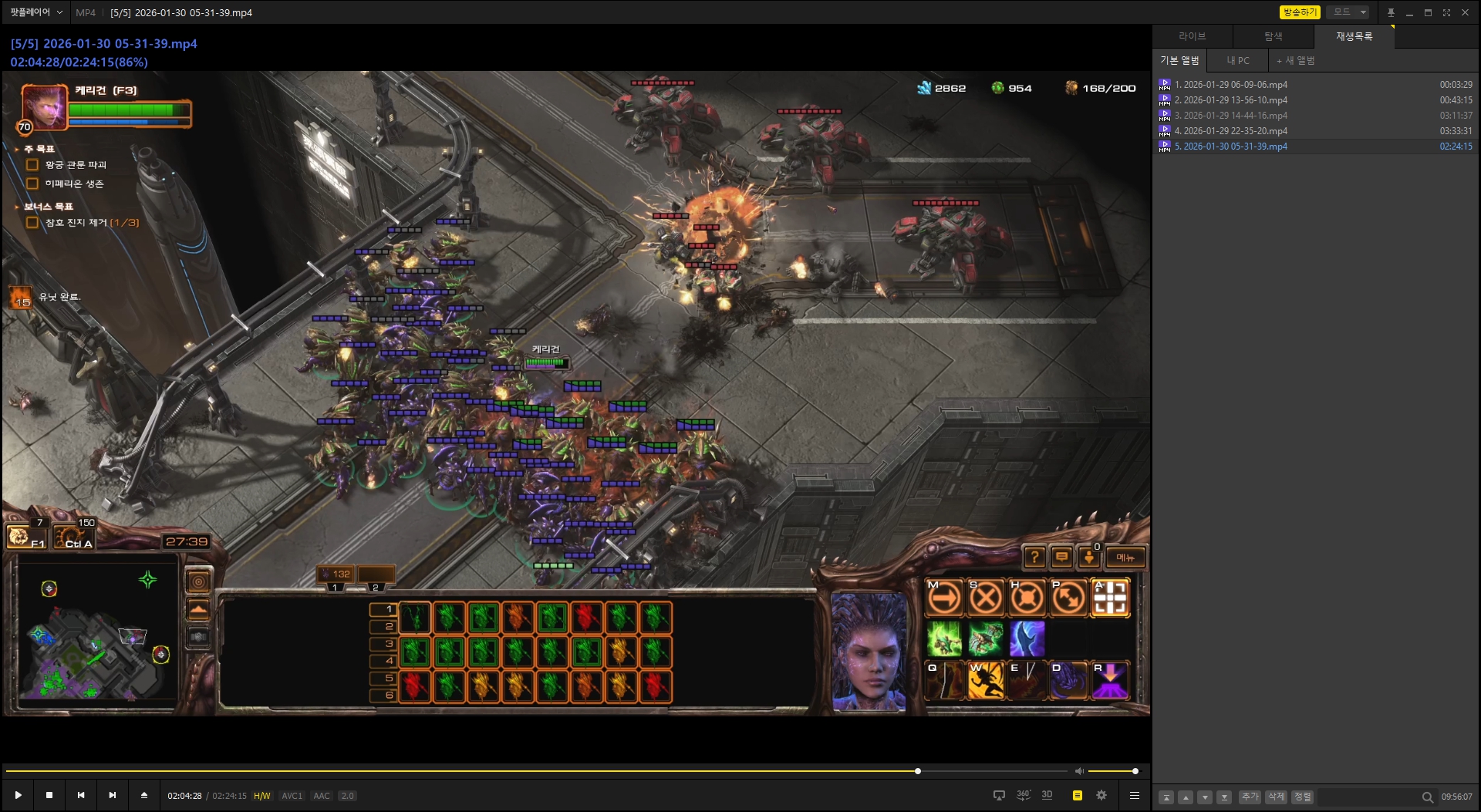Activate the Attack command crosshair icon
Screen dimensions: 1481x812
point(1110,598)
